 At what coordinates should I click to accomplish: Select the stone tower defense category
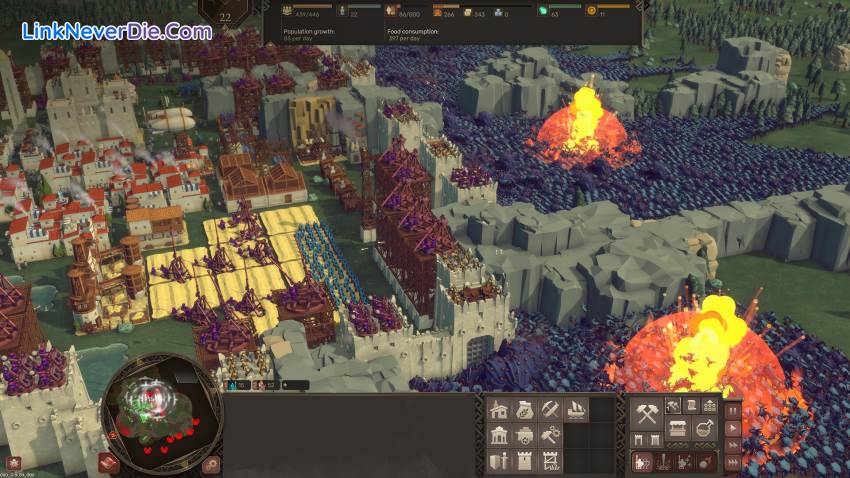(x=525, y=461)
